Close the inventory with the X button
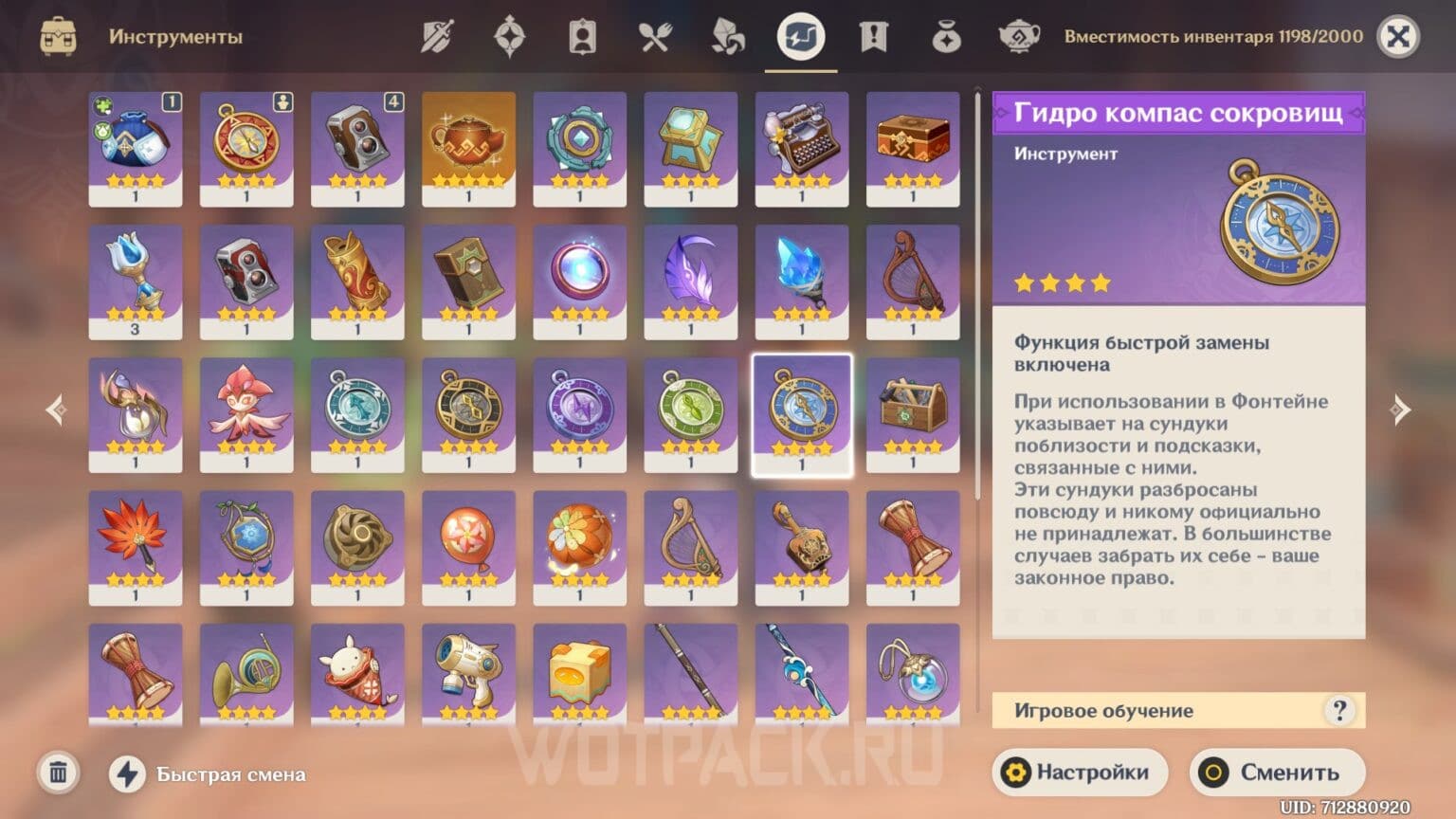1456x819 pixels. click(x=1400, y=36)
